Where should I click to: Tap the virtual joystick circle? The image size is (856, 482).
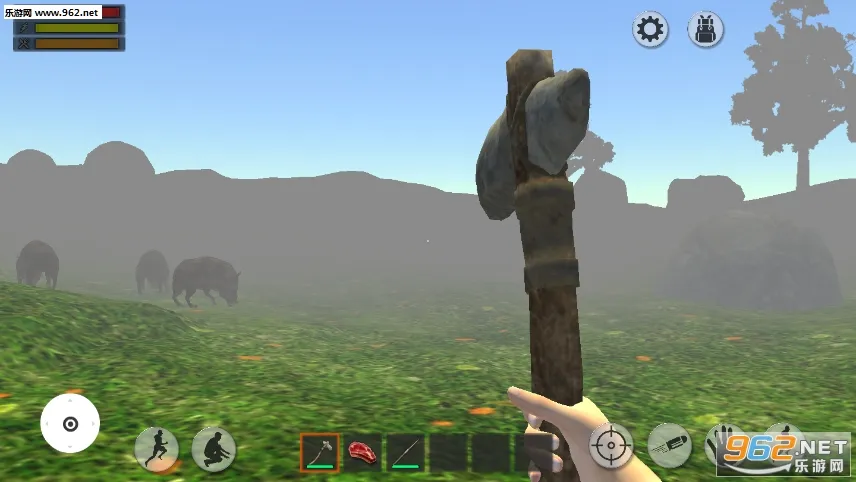coord(70,423)
